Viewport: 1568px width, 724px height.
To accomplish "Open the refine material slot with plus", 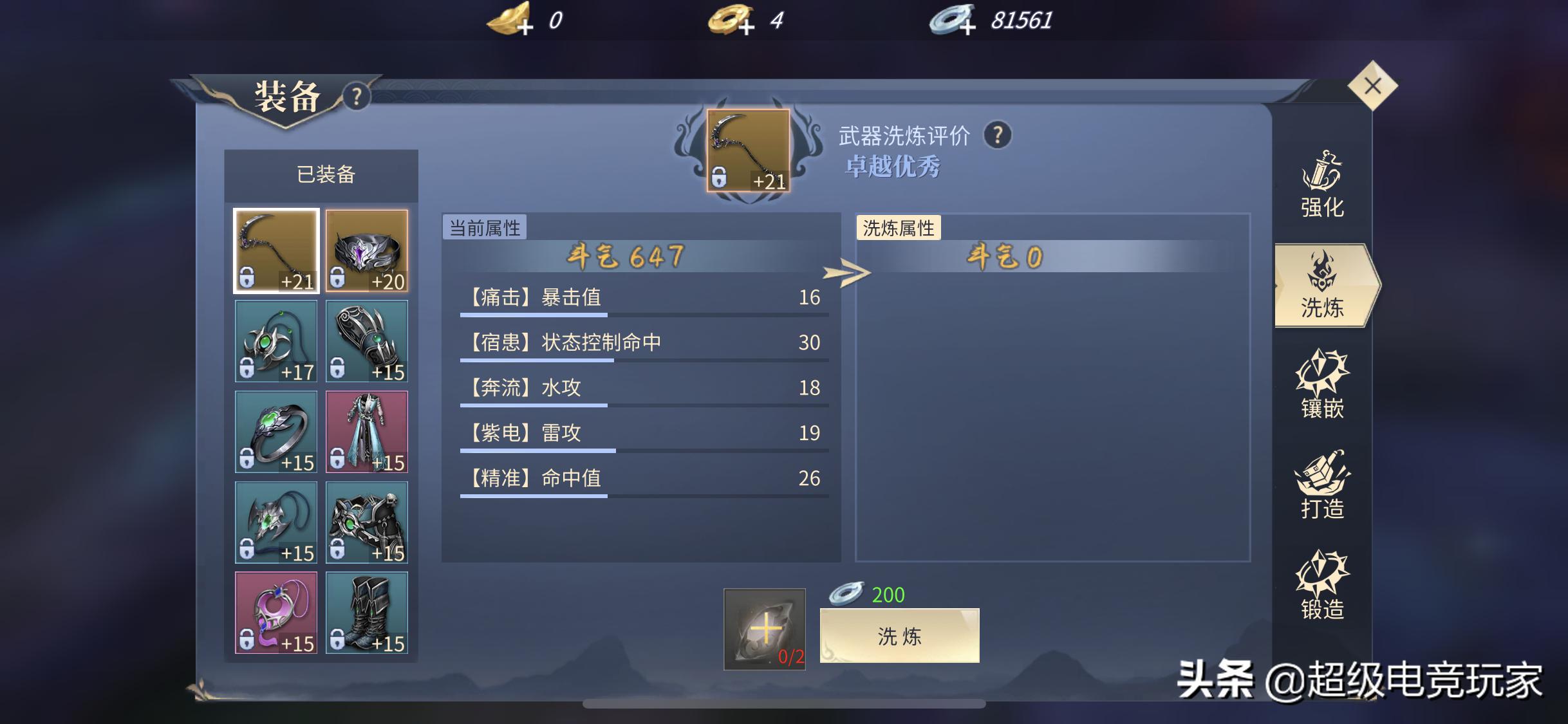I will tap(765, 629).
